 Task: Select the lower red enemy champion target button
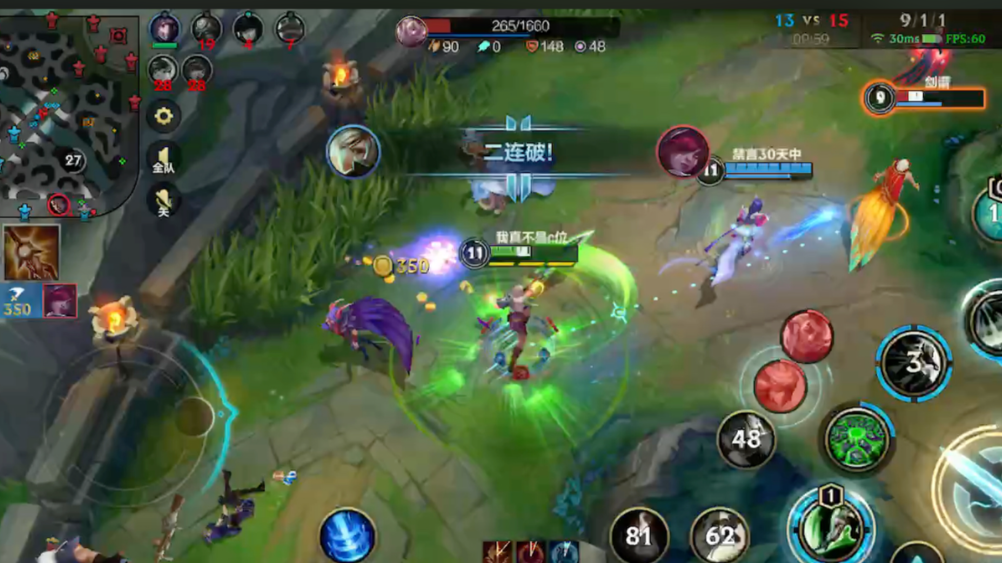click(x=780, y=386)
